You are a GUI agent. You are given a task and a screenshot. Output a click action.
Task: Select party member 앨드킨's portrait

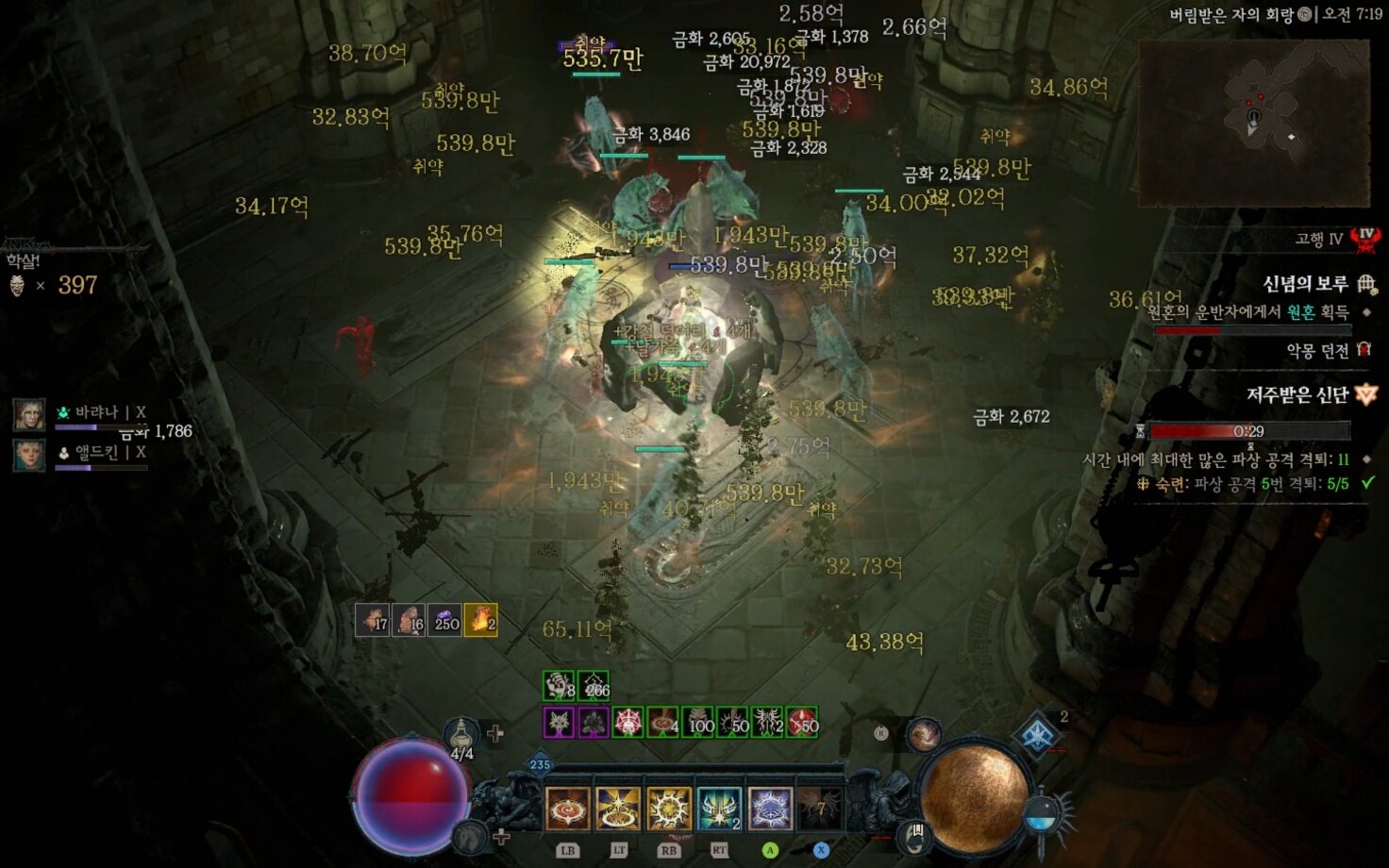click(x=29, y=455)
